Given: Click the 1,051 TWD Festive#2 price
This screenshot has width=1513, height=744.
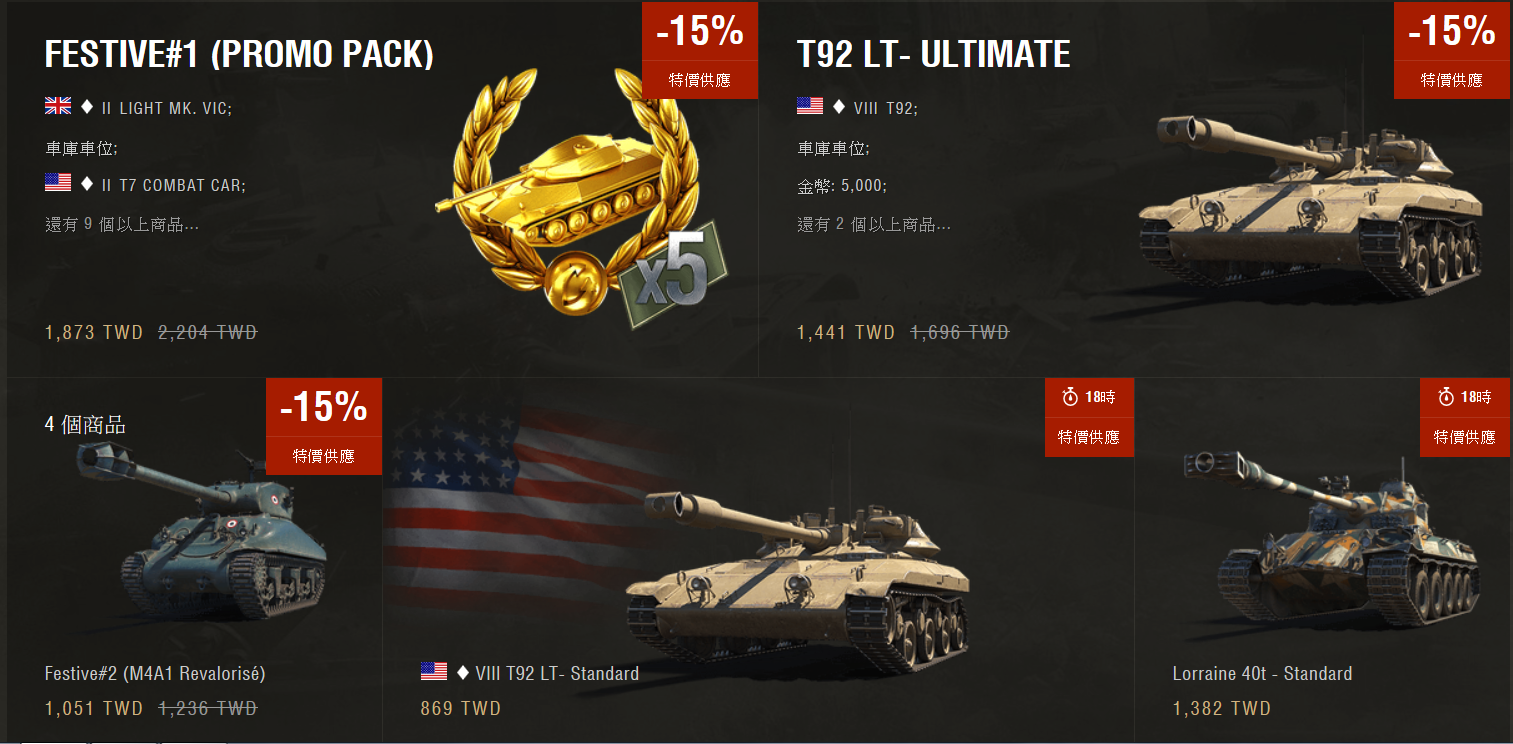Looking at the screenshot, I should [94, 709].
